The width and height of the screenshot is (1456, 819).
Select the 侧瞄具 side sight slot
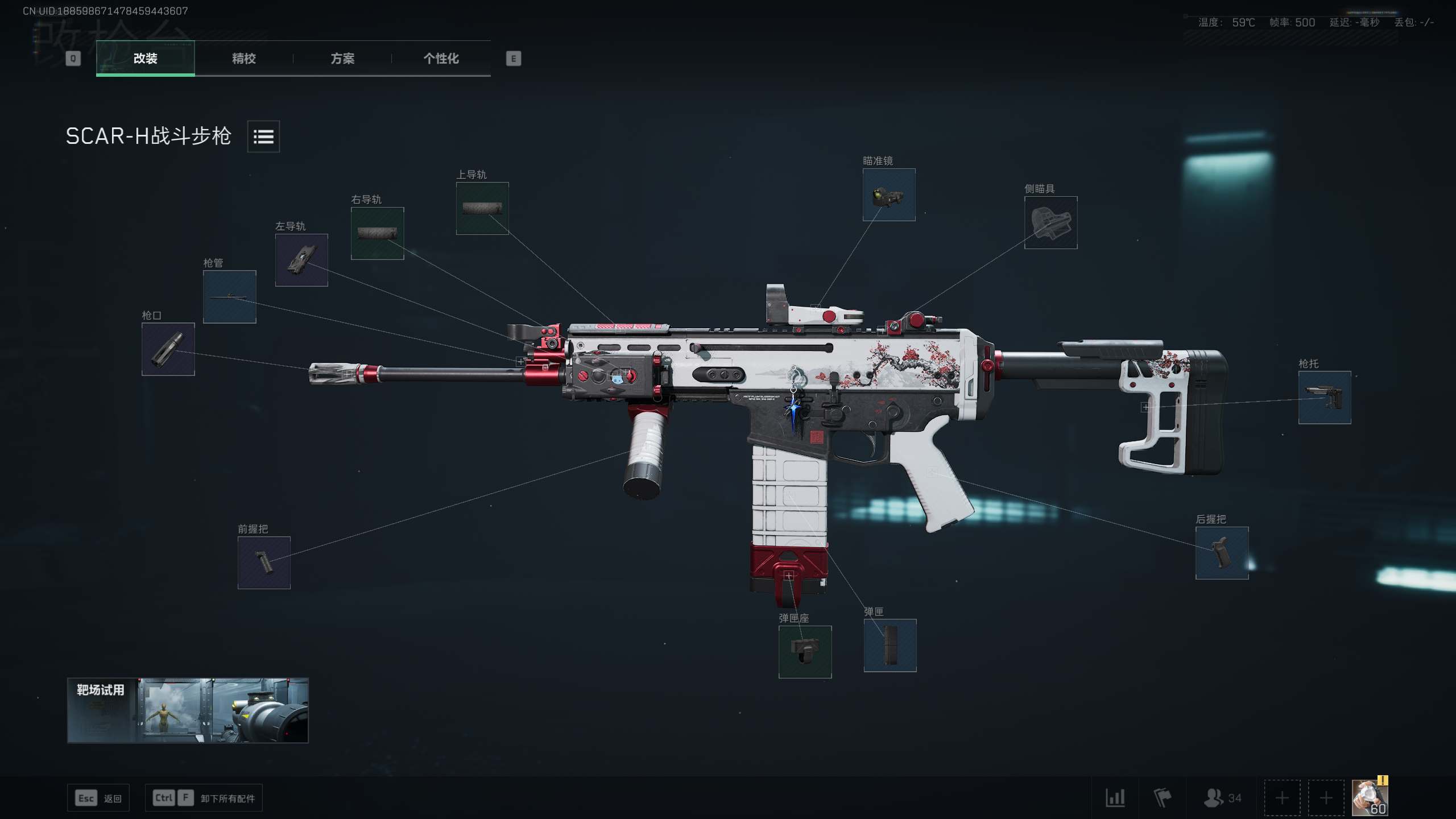(1050, 222)
